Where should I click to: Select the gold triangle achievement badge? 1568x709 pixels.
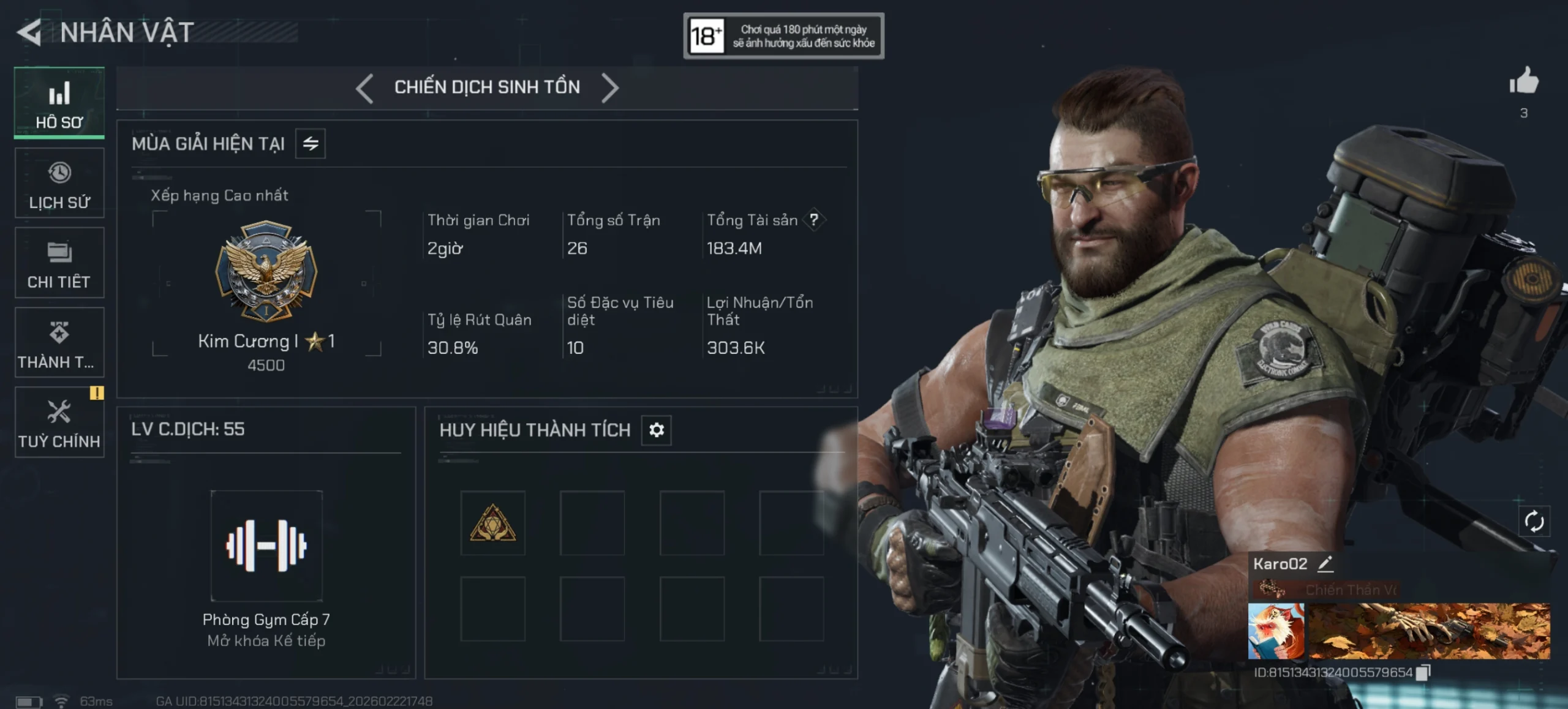coord(493,523)
